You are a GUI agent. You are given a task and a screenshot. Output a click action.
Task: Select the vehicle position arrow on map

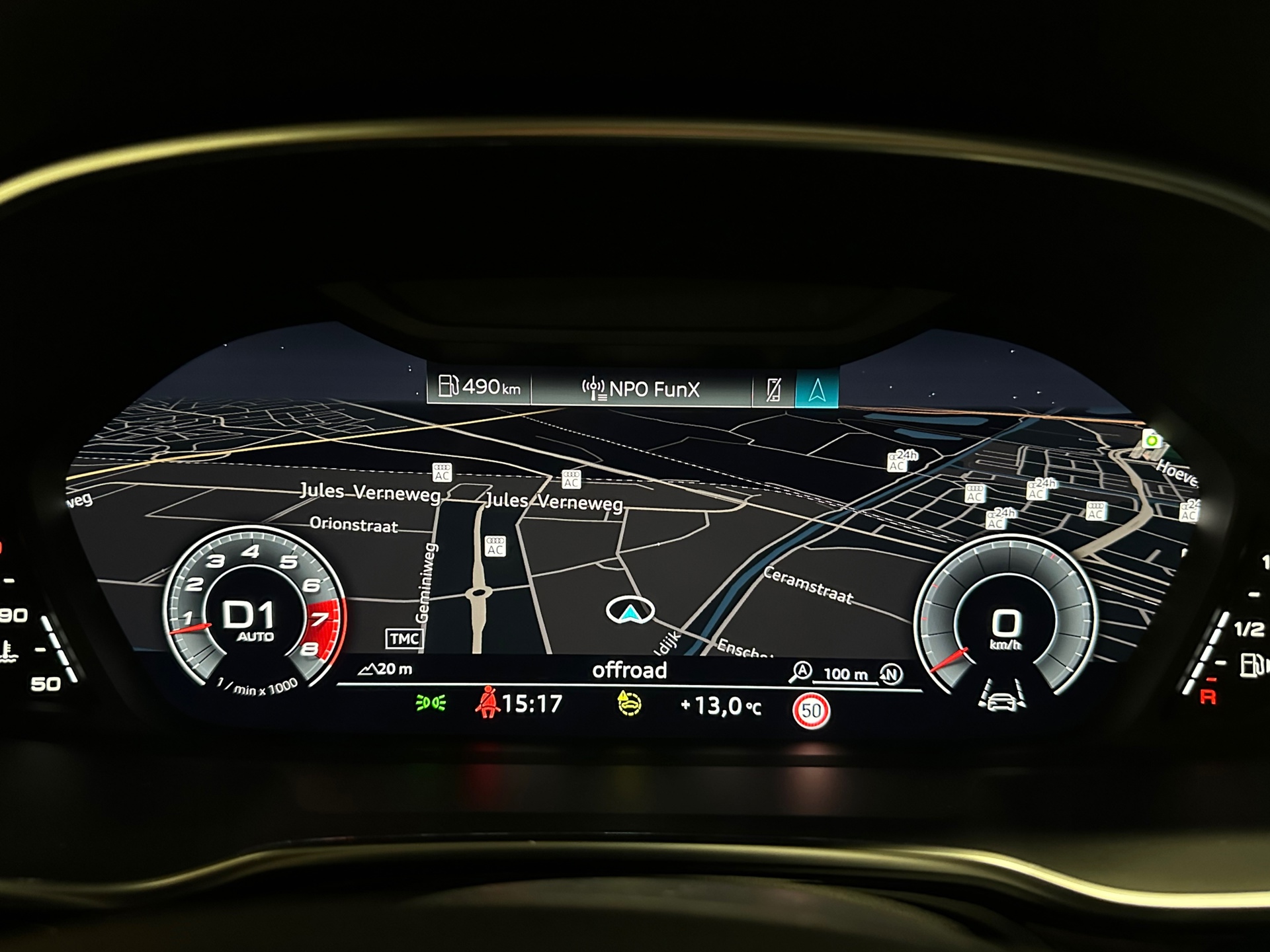tap(630, 611)
